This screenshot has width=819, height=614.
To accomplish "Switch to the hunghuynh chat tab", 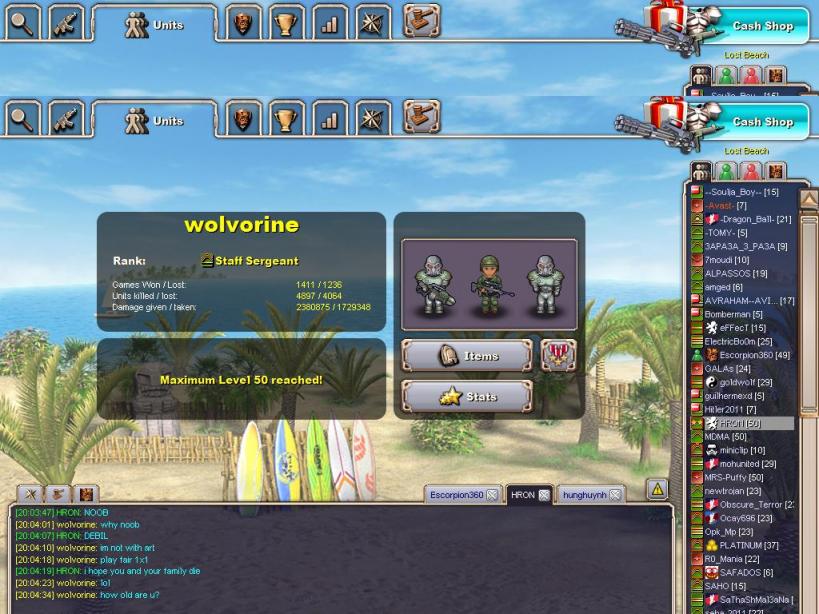I will pyautogui.click(x=584, y=495).
